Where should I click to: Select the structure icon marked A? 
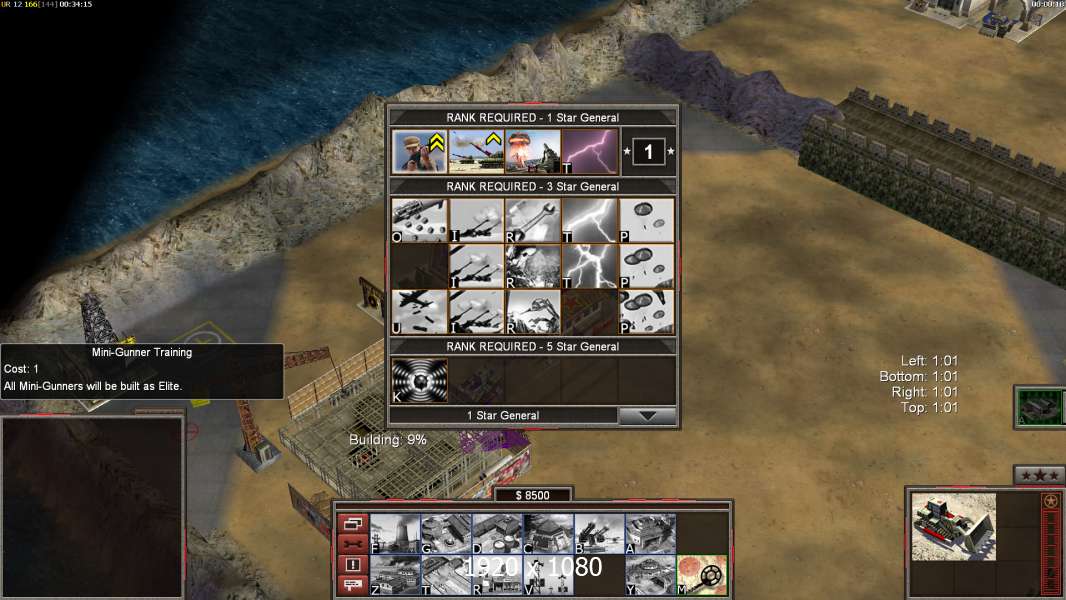650,534
